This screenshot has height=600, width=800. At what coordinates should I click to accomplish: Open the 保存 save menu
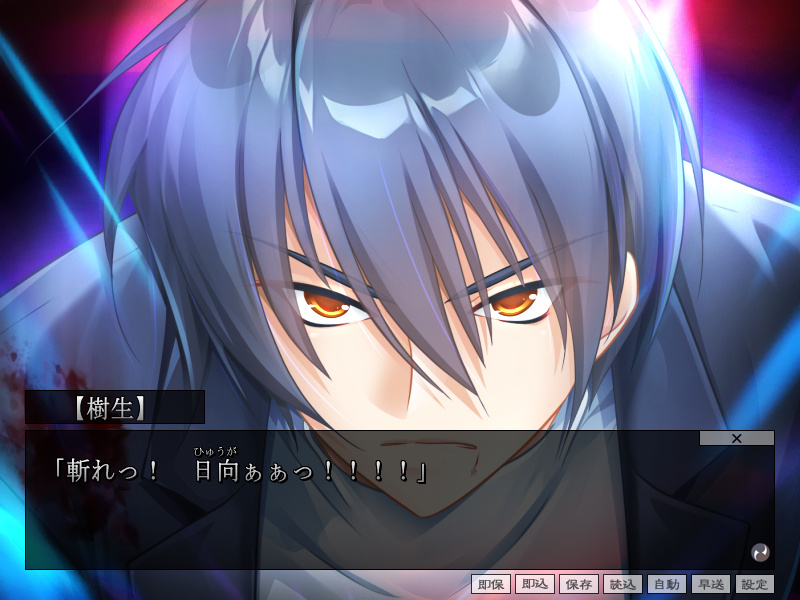click(579, 584)
